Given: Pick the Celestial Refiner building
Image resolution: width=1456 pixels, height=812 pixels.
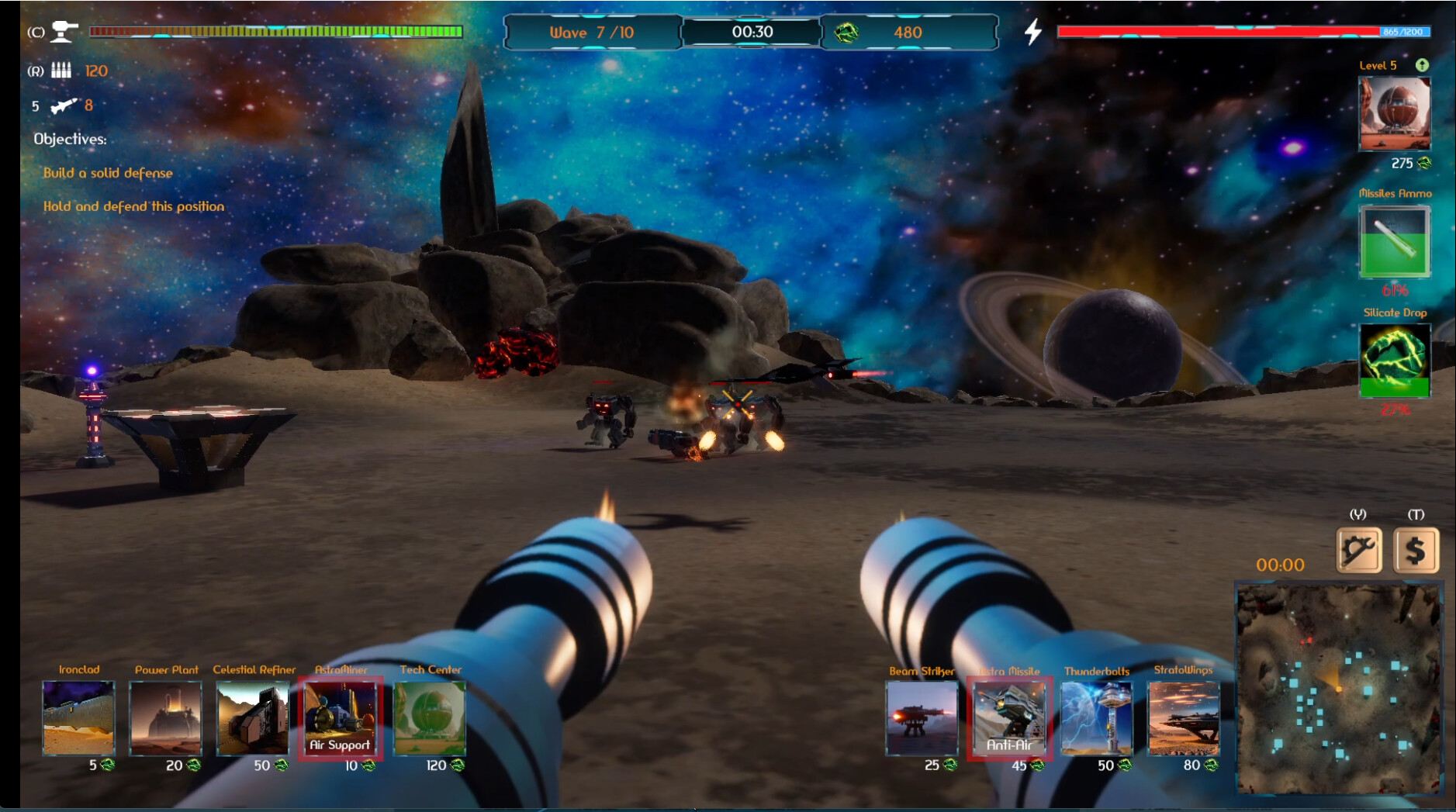Looking at the screenshot, I should tap(252, 717).
